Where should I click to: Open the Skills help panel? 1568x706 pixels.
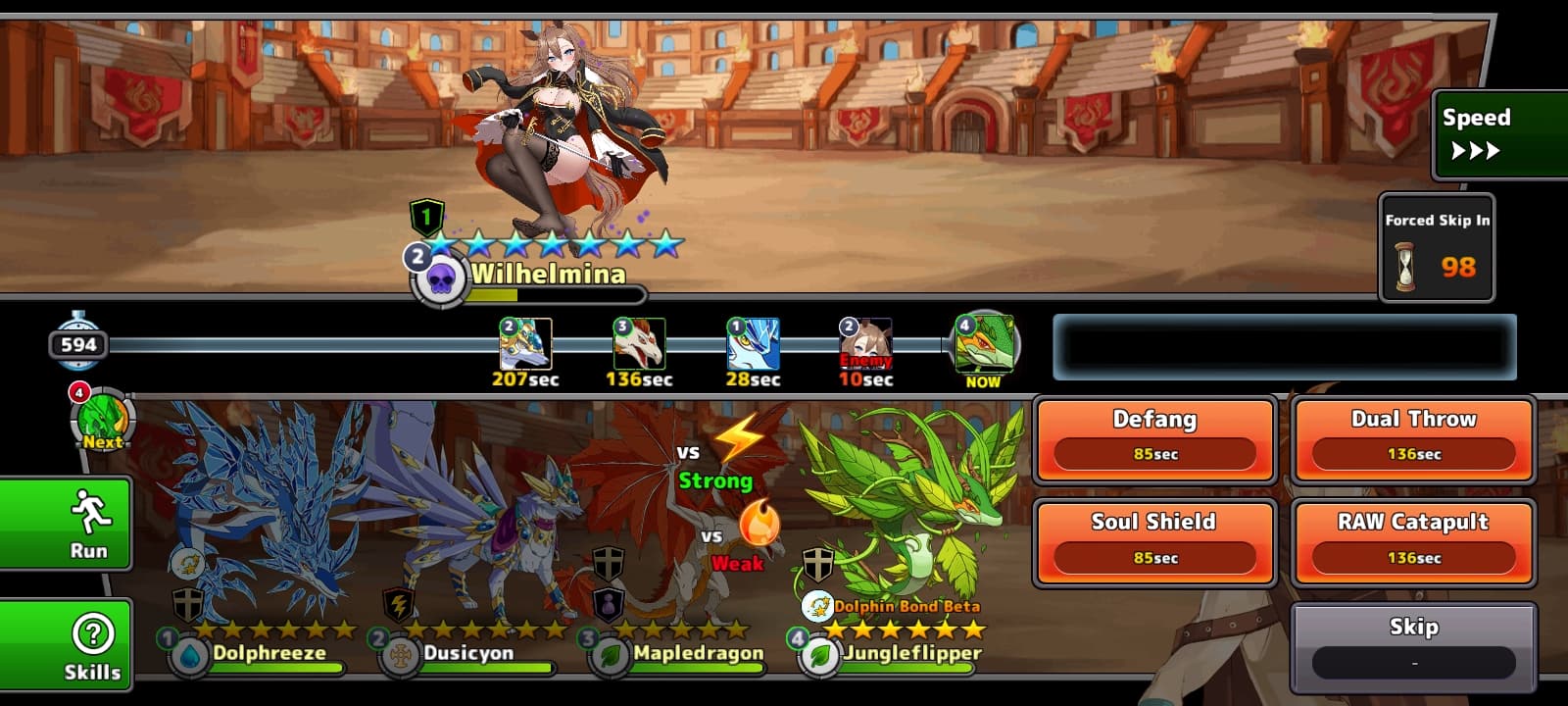65,645
